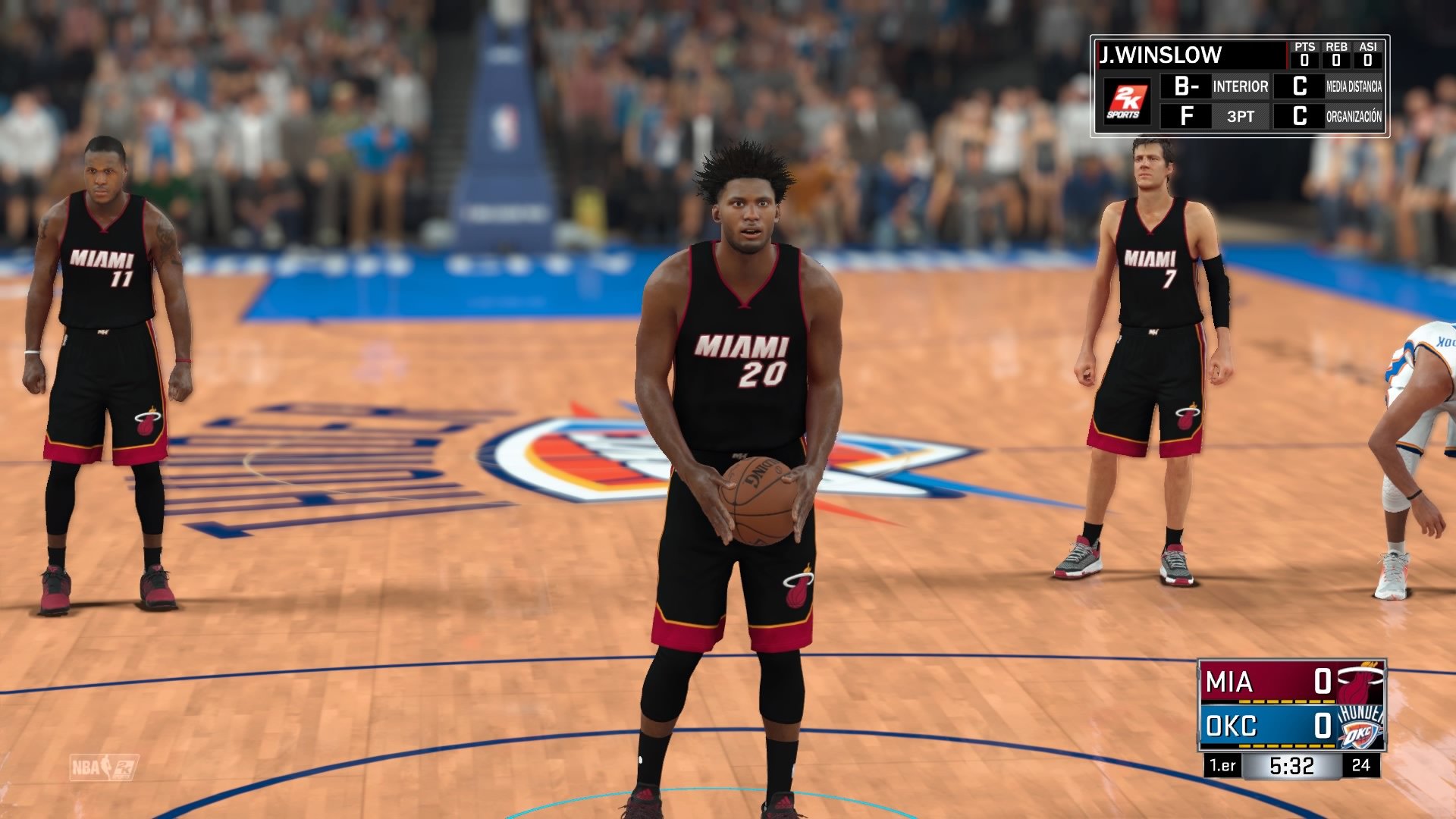Click the 2K Sports logo badge
1456x819 pixels.
click(1126, 101)
